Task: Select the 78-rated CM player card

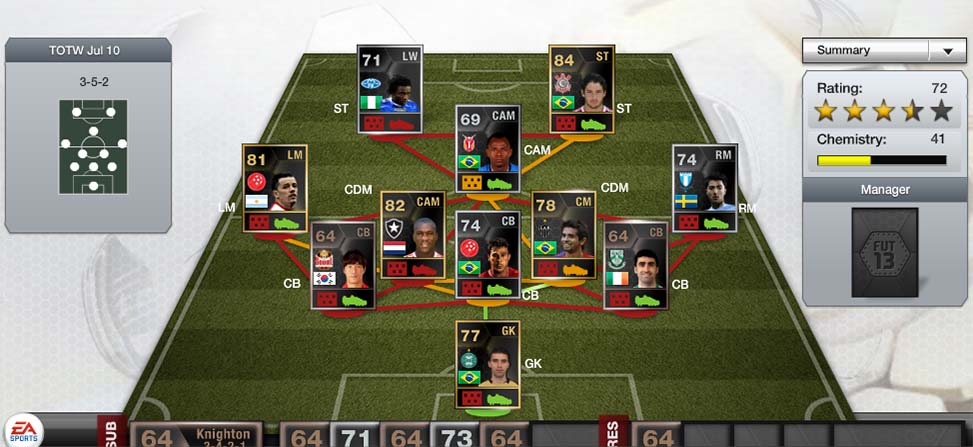Action: 564,235
